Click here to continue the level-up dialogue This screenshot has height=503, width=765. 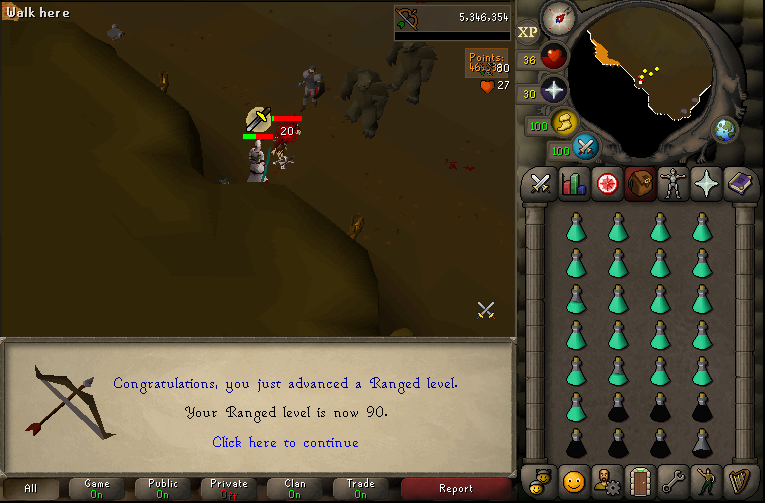coord(285,442)
